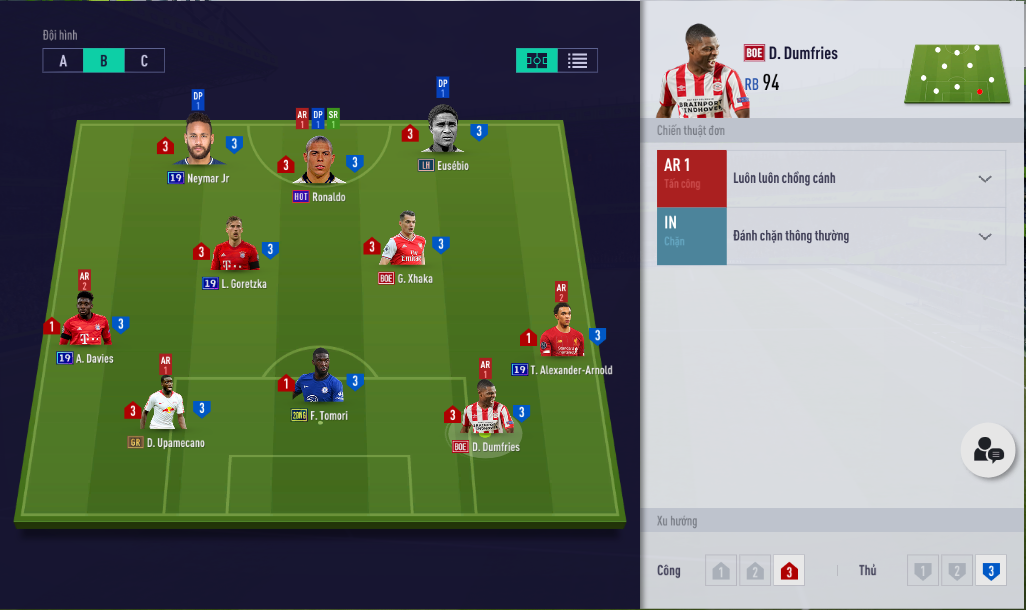Set defense tendency to level 2
Image resolution: width=1026 pixels, height=610 pixels.
pos(956,571)
